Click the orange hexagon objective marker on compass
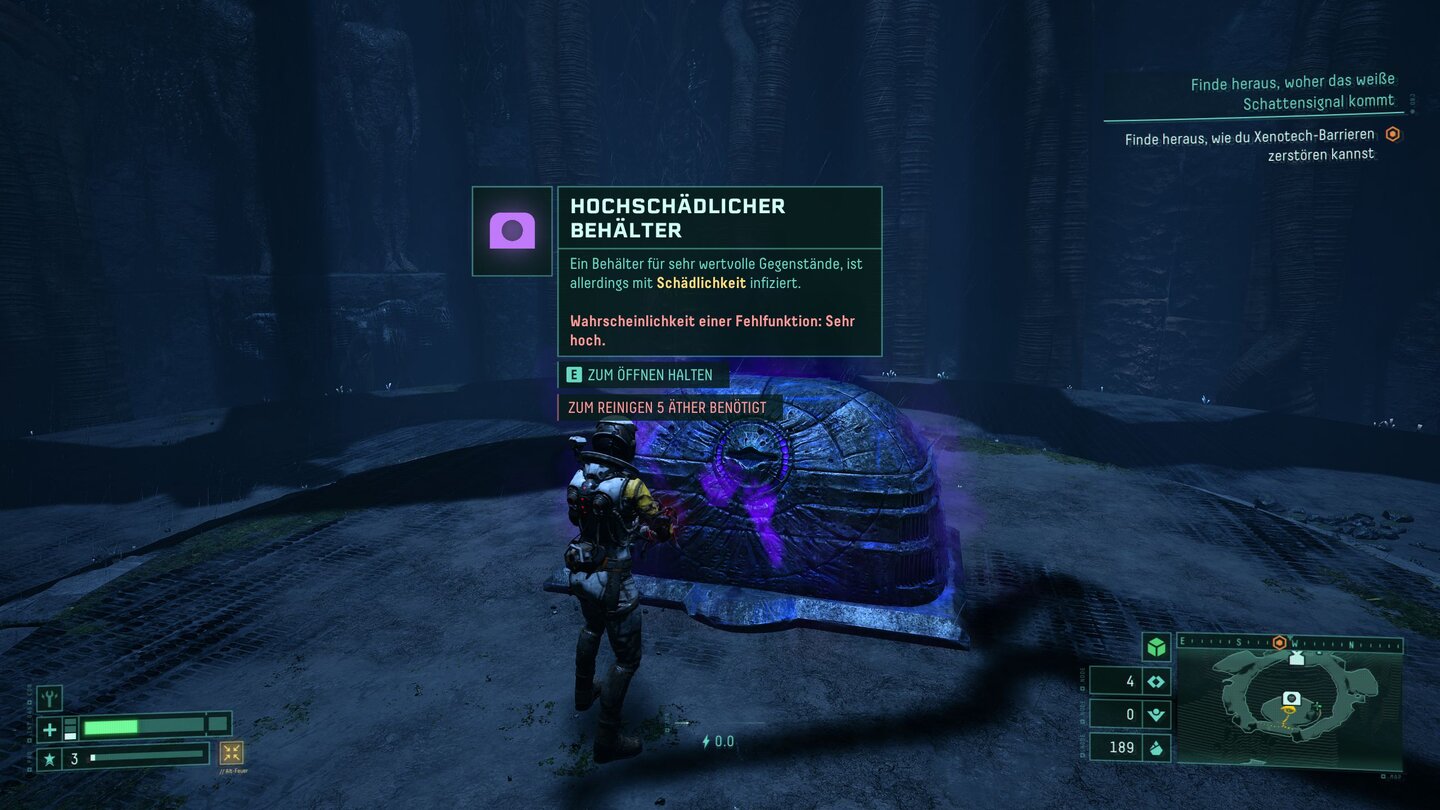This screenshot has width=1440, height=810. click(1279, 642)
